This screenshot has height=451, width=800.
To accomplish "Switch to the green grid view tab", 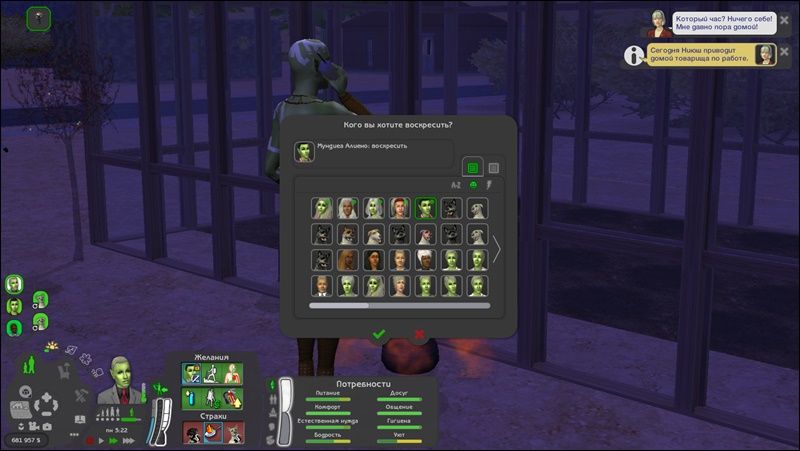I will [x=473, y=167].
